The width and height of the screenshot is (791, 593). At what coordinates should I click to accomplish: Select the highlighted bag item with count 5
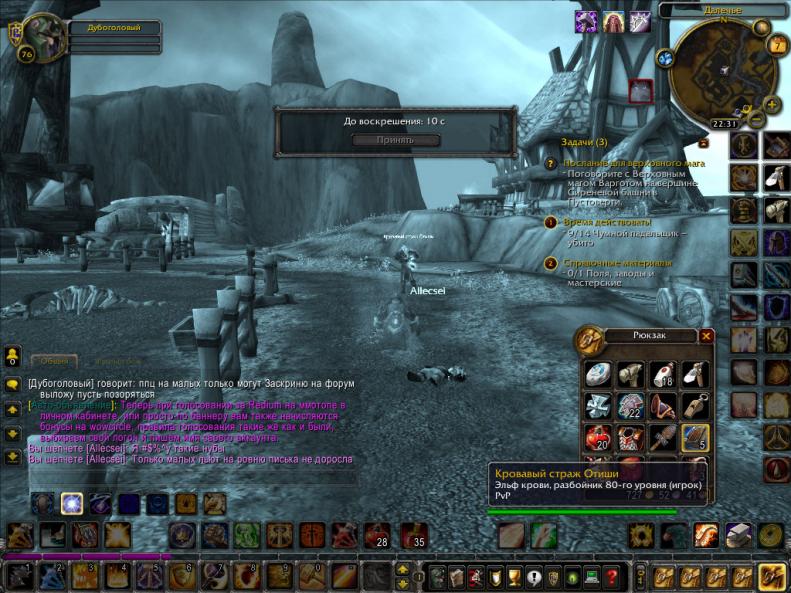(694, 437)
